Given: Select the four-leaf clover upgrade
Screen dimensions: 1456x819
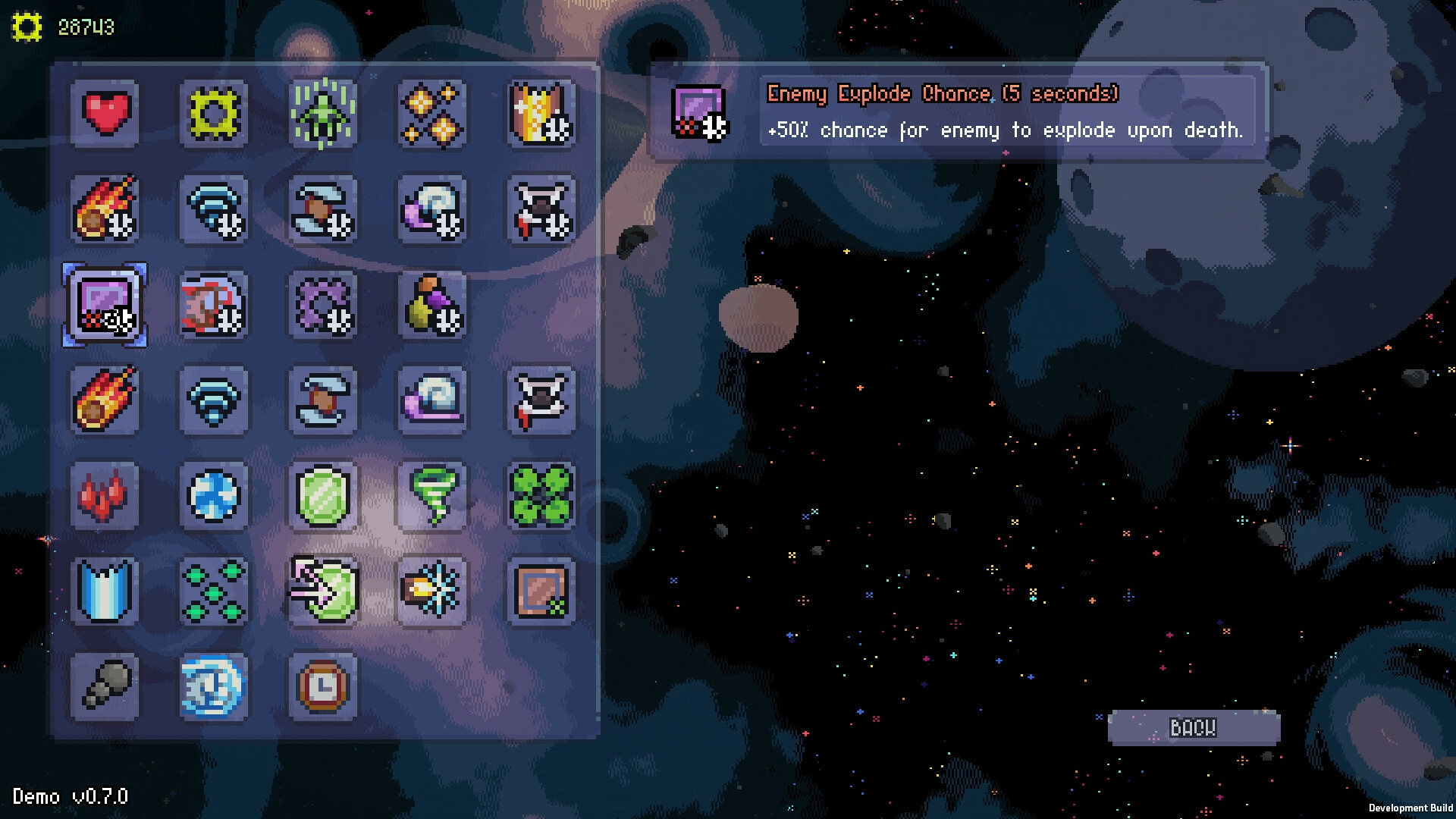Looking at the screenshot, I should click(x=541, y=496).
